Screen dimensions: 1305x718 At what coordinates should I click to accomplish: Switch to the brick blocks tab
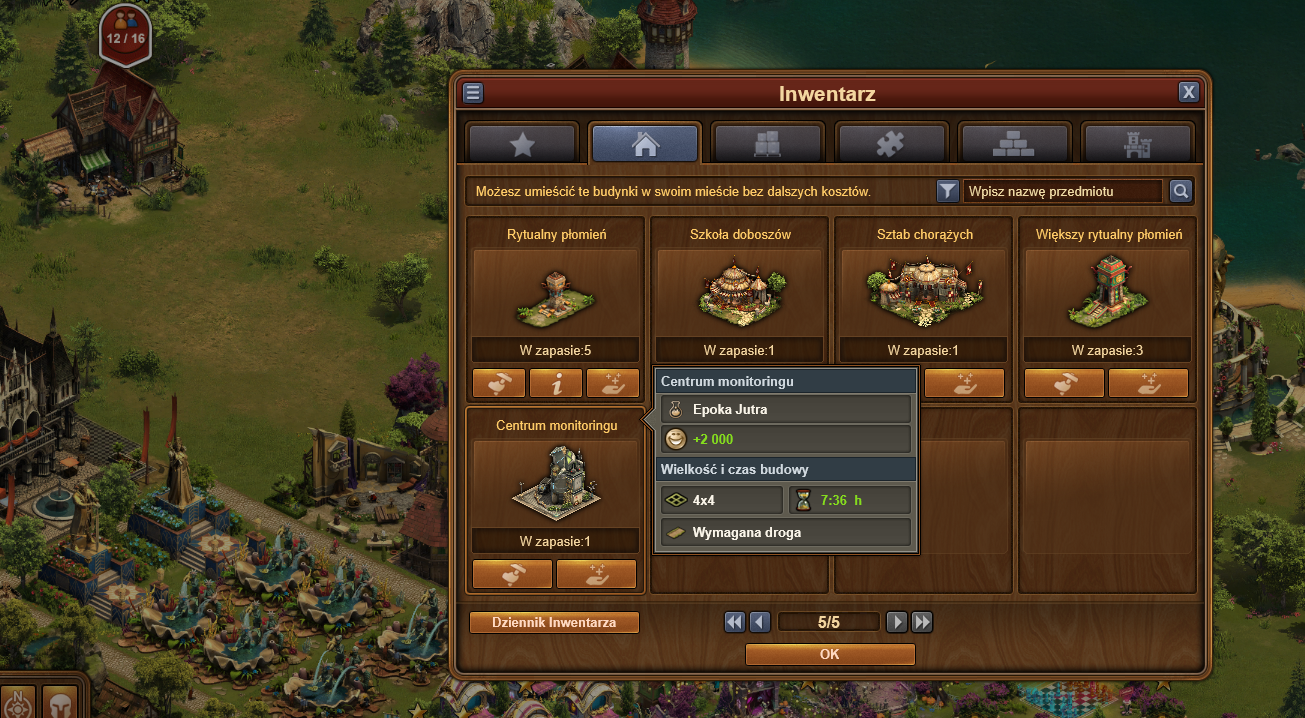point(1014,144)
